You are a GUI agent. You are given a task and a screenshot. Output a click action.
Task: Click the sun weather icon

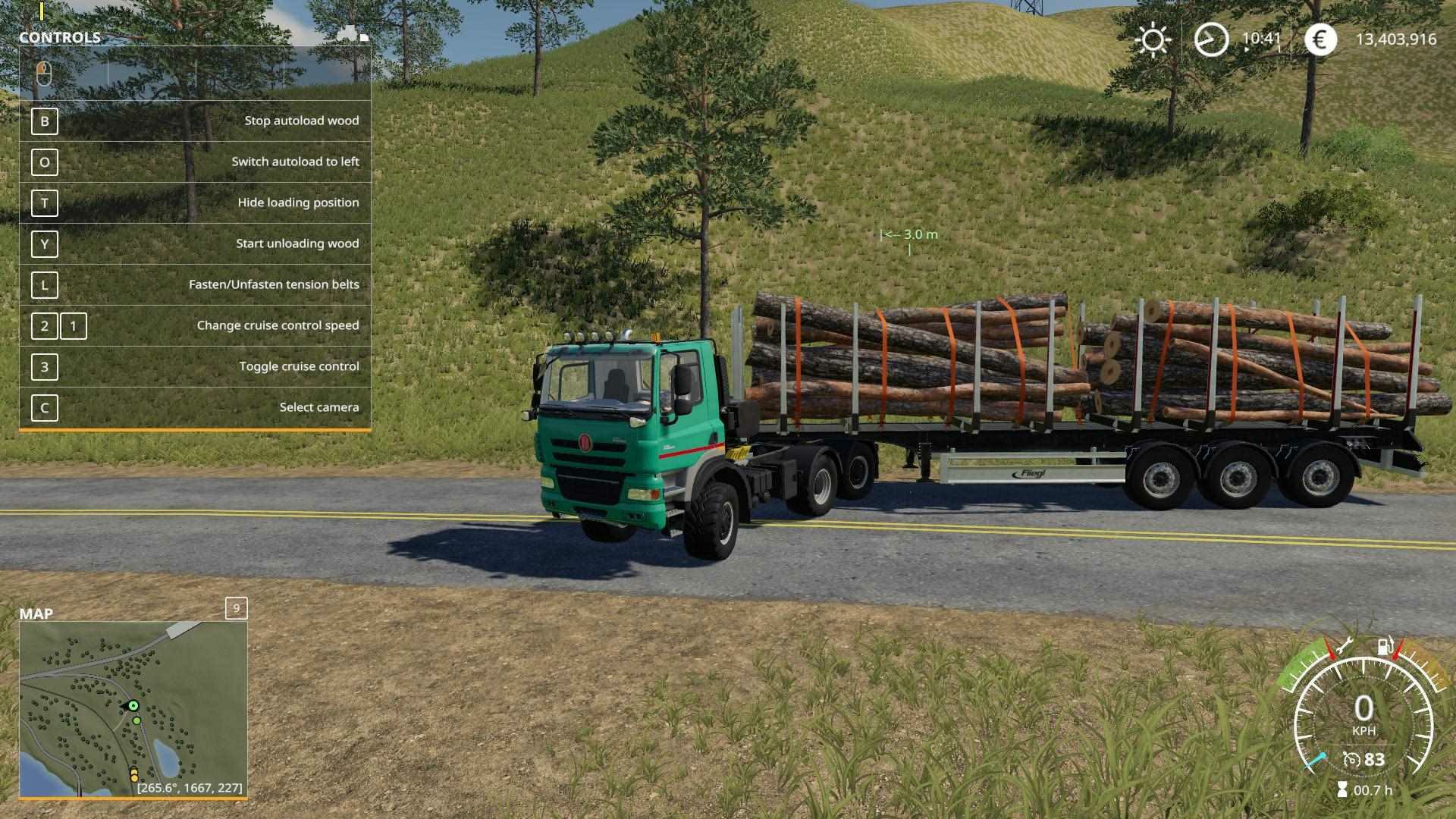[1153, 39]
